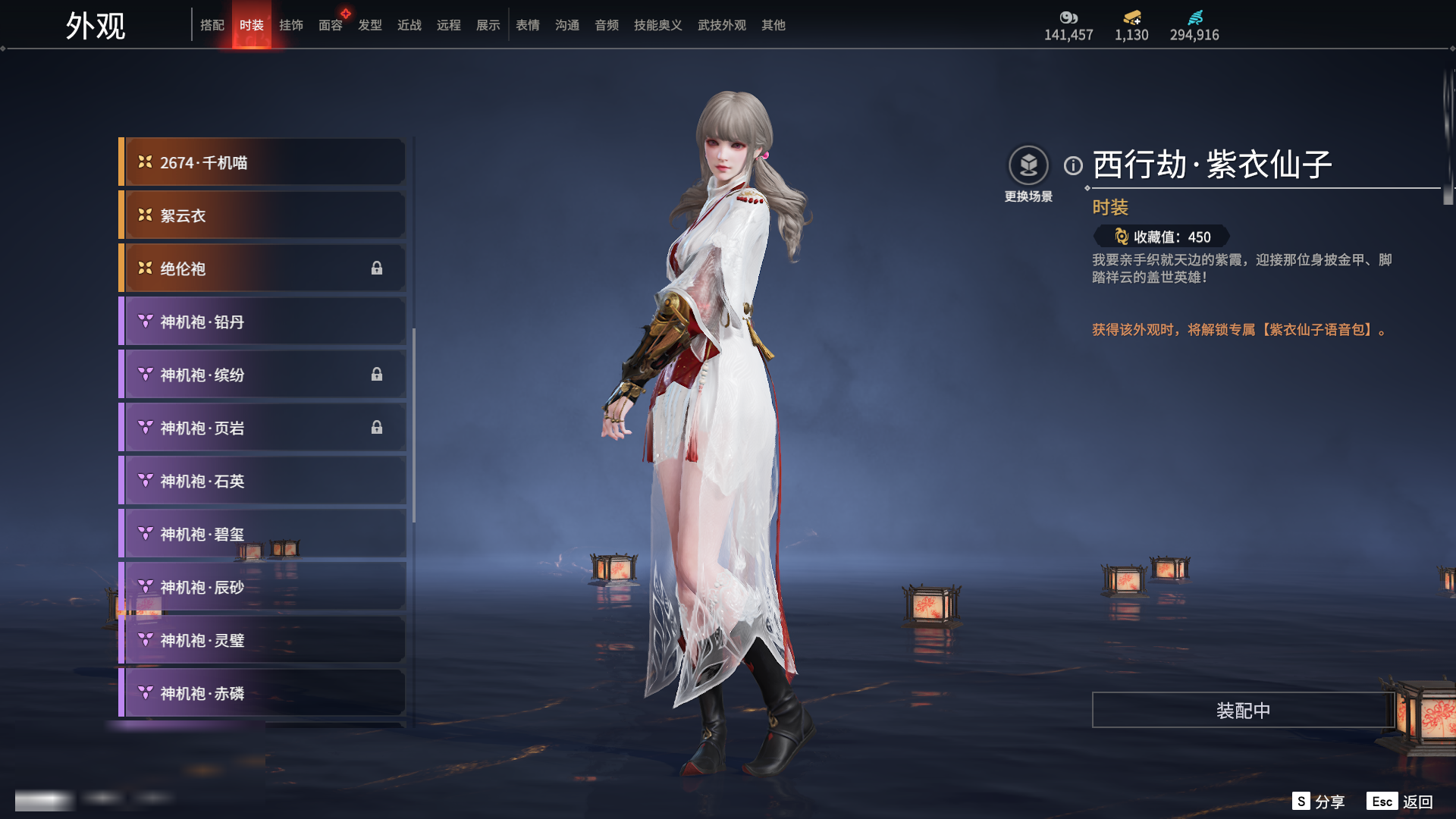Click the 装配中 equip button
Viewport: 1456px width, 819px height.
[1243, 710]
